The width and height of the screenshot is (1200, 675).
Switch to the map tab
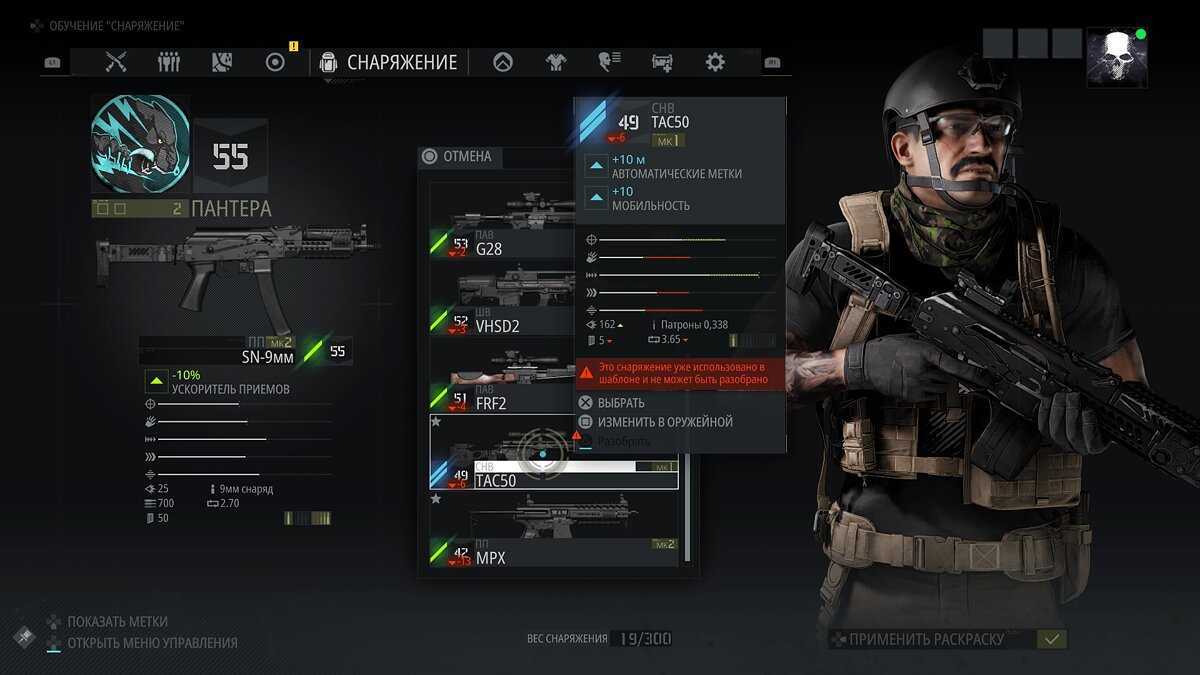(x=222, y=62)
